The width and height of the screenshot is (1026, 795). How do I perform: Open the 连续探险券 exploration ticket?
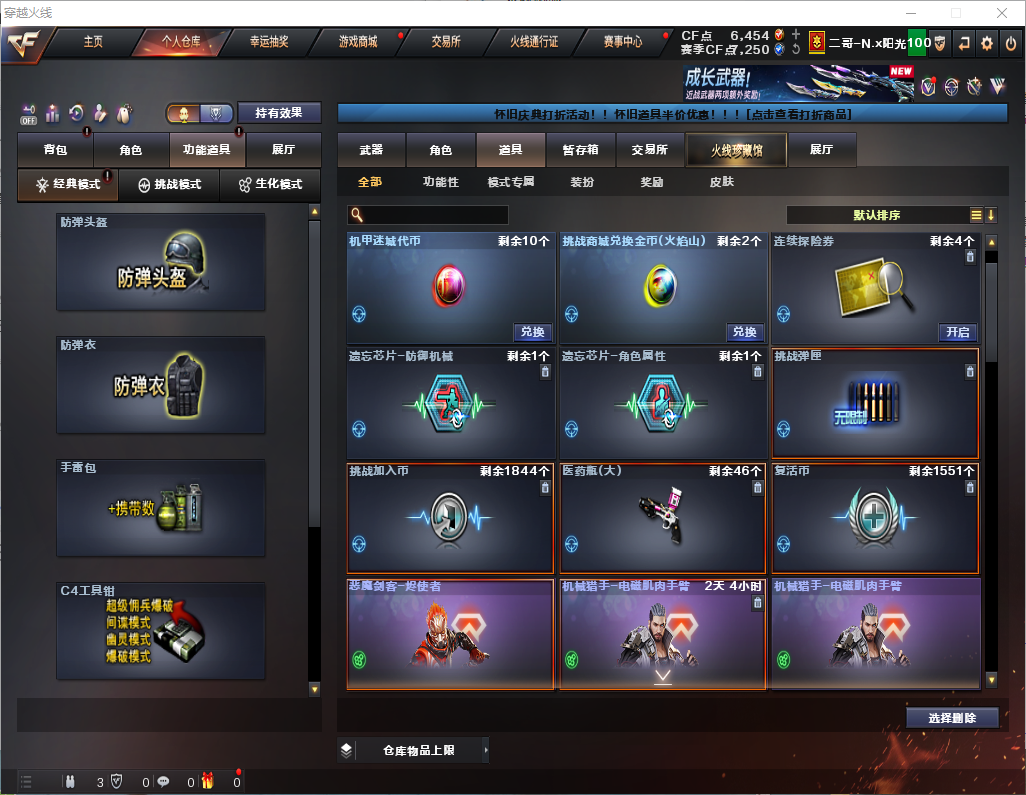point(957,332)
